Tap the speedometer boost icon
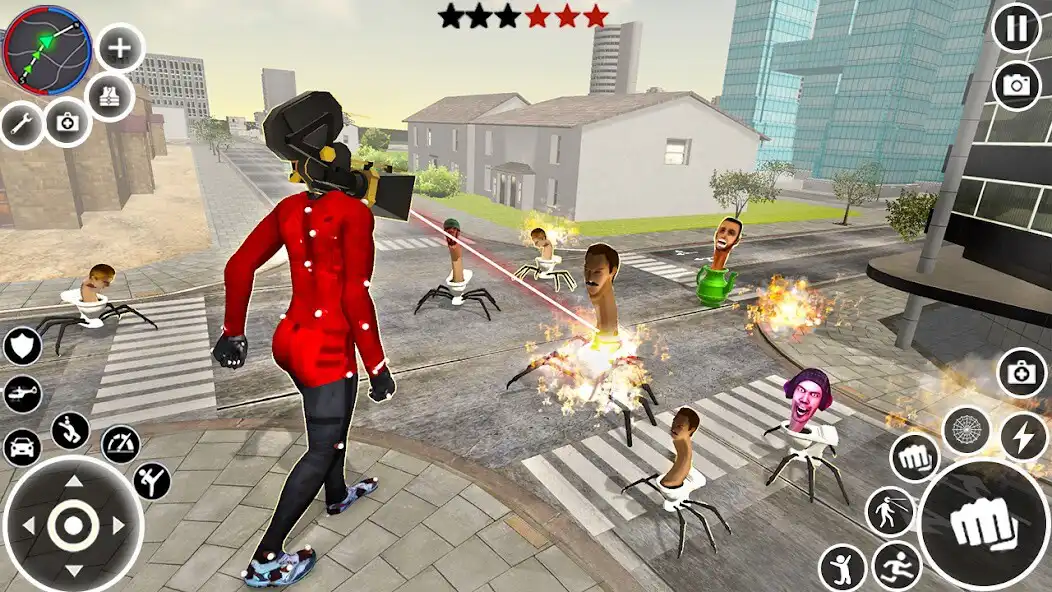This screenshot has height=592, width=1052. (x=121, y=444)
